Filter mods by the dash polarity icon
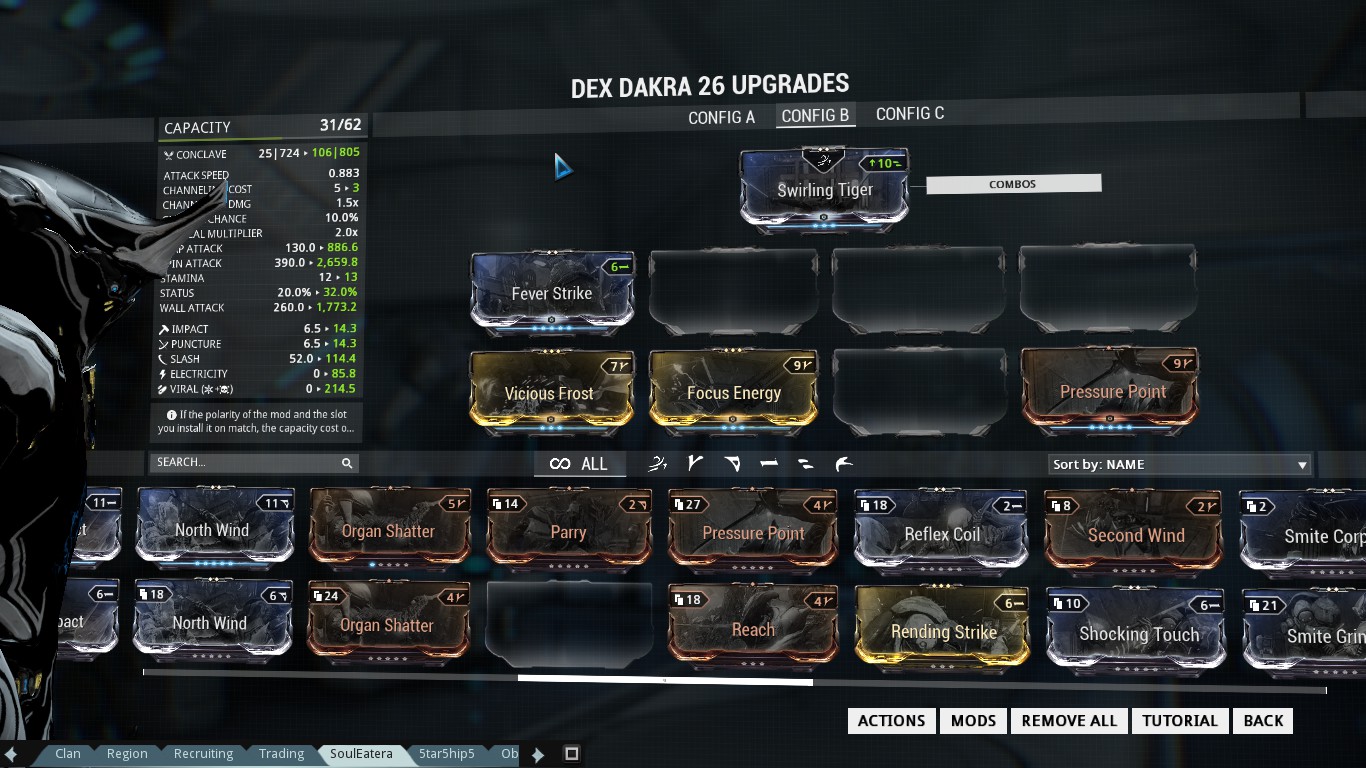The height and width of the screenshot is (768, 1366). pyautogui.click(x=768, y=463)
